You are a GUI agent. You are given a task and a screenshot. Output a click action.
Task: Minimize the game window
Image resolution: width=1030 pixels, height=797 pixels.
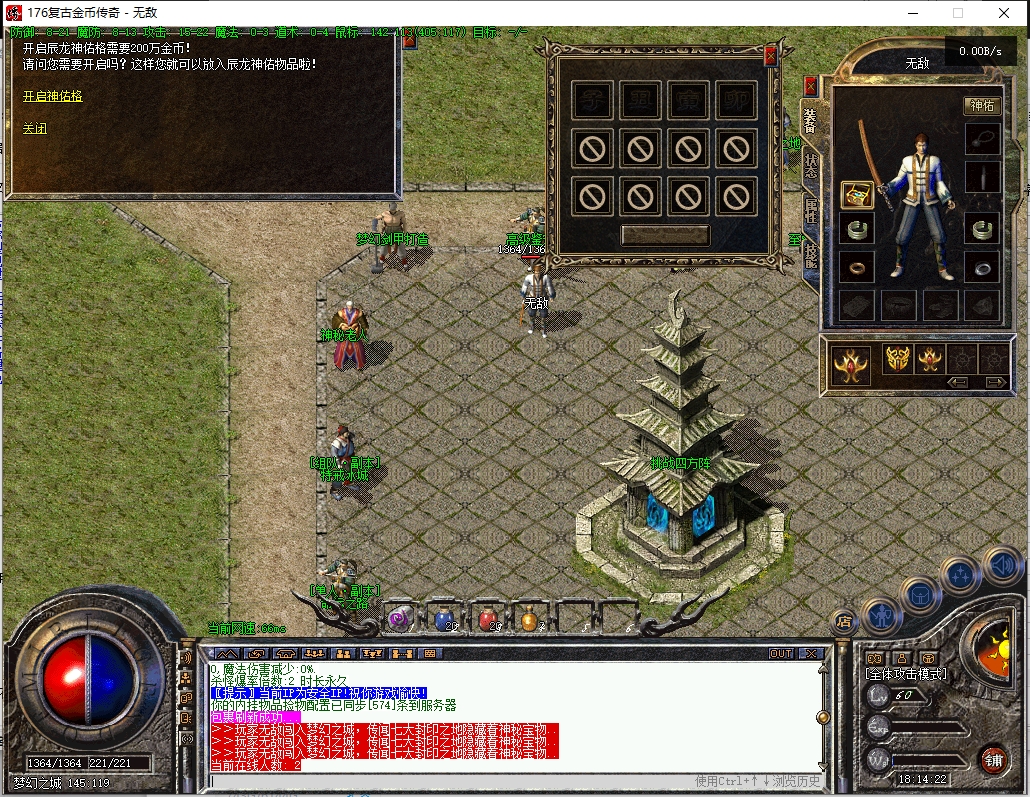click(913, 13)
